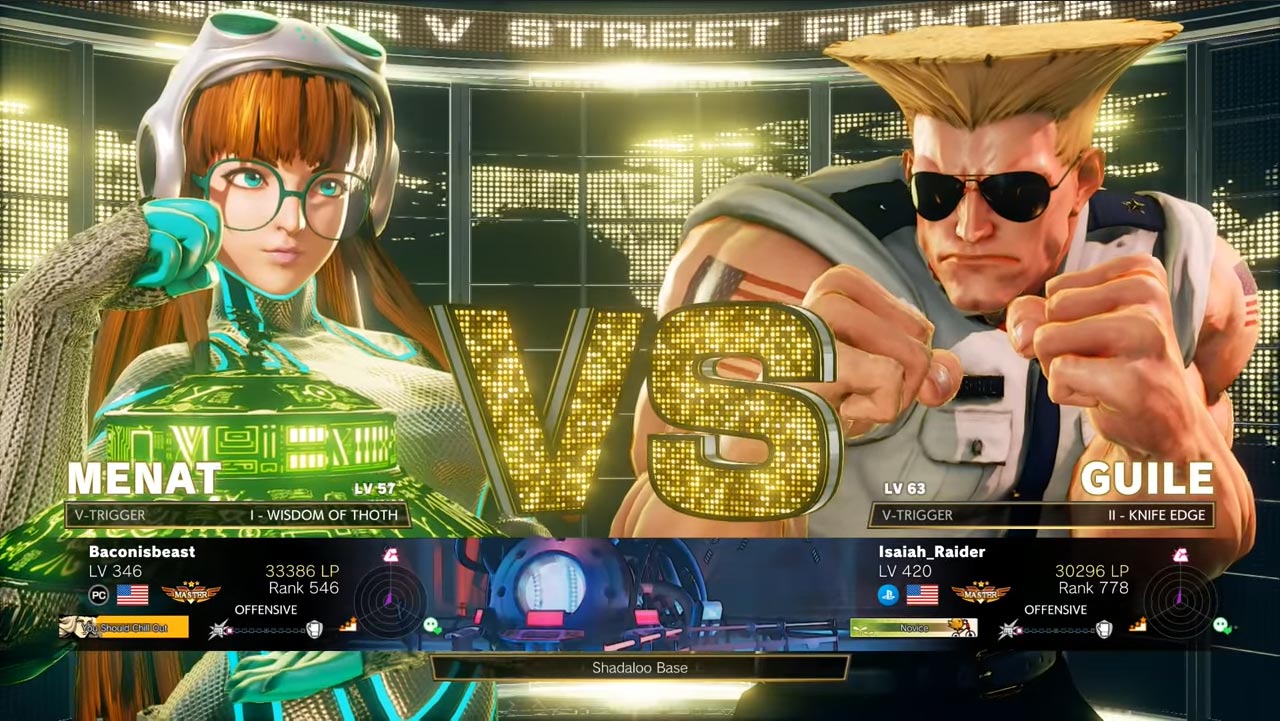This screenshot has width=1280, height=721.
Task: Click the Shadaloo Base stage label
Action: [640, 668]
